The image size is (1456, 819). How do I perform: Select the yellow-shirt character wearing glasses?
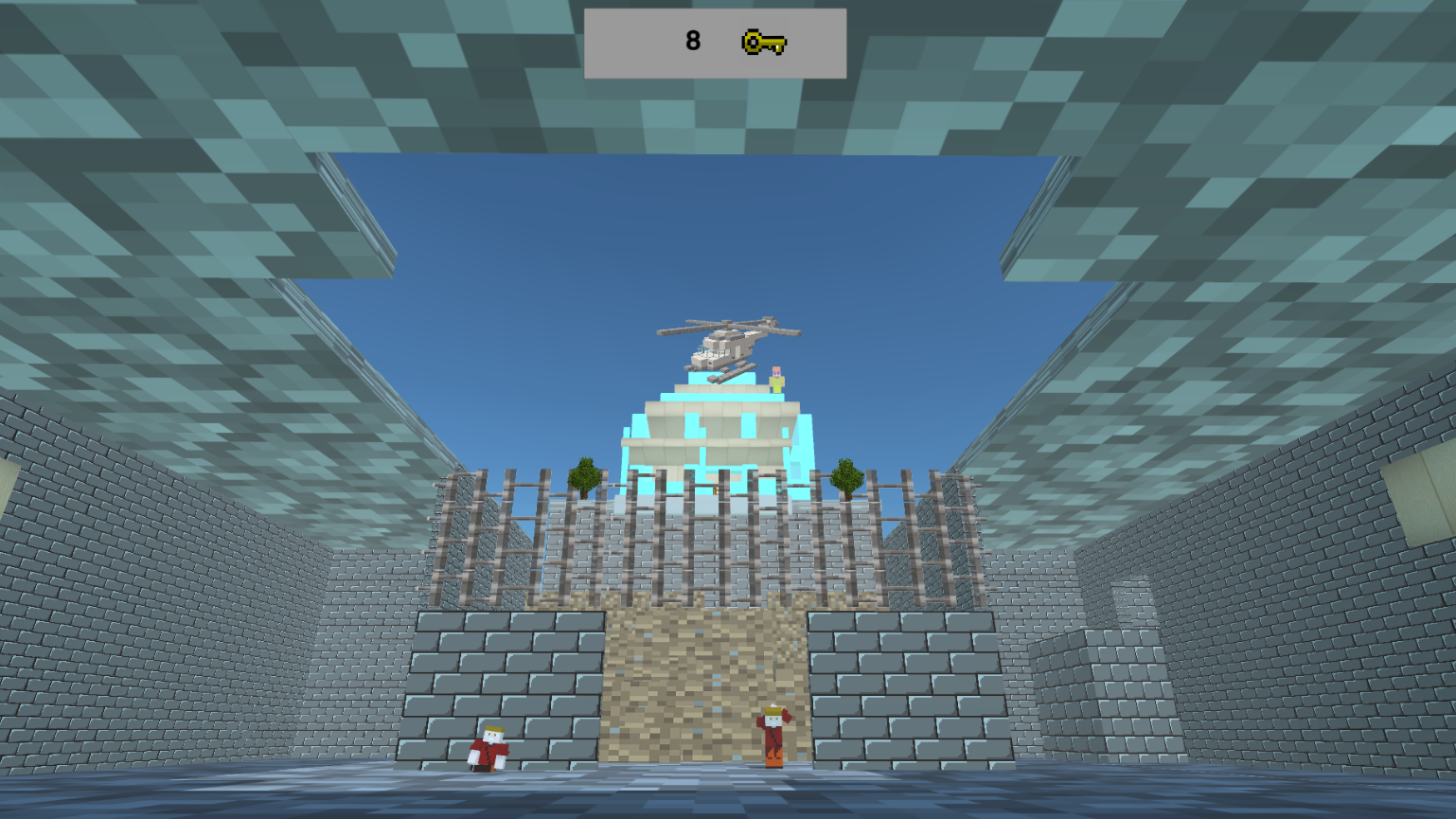[776, 379]
